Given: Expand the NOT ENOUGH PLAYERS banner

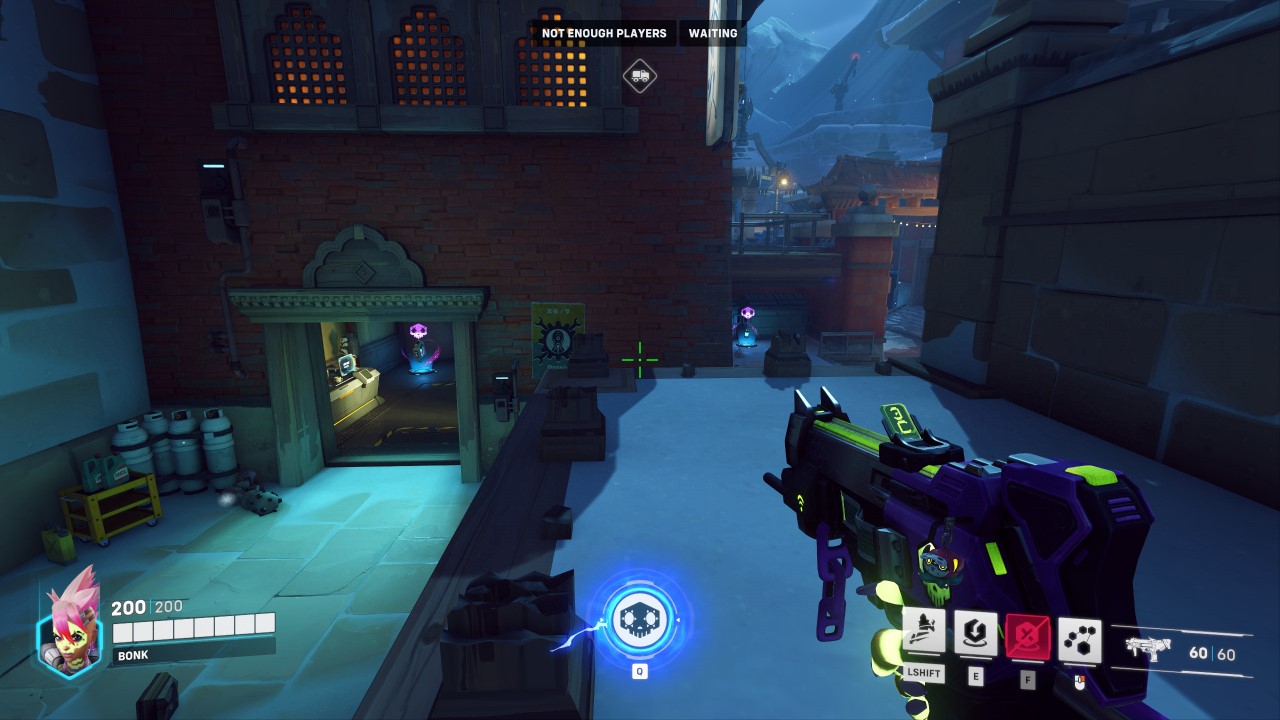Looking at the screenshot, I should (x=602, y=33).
